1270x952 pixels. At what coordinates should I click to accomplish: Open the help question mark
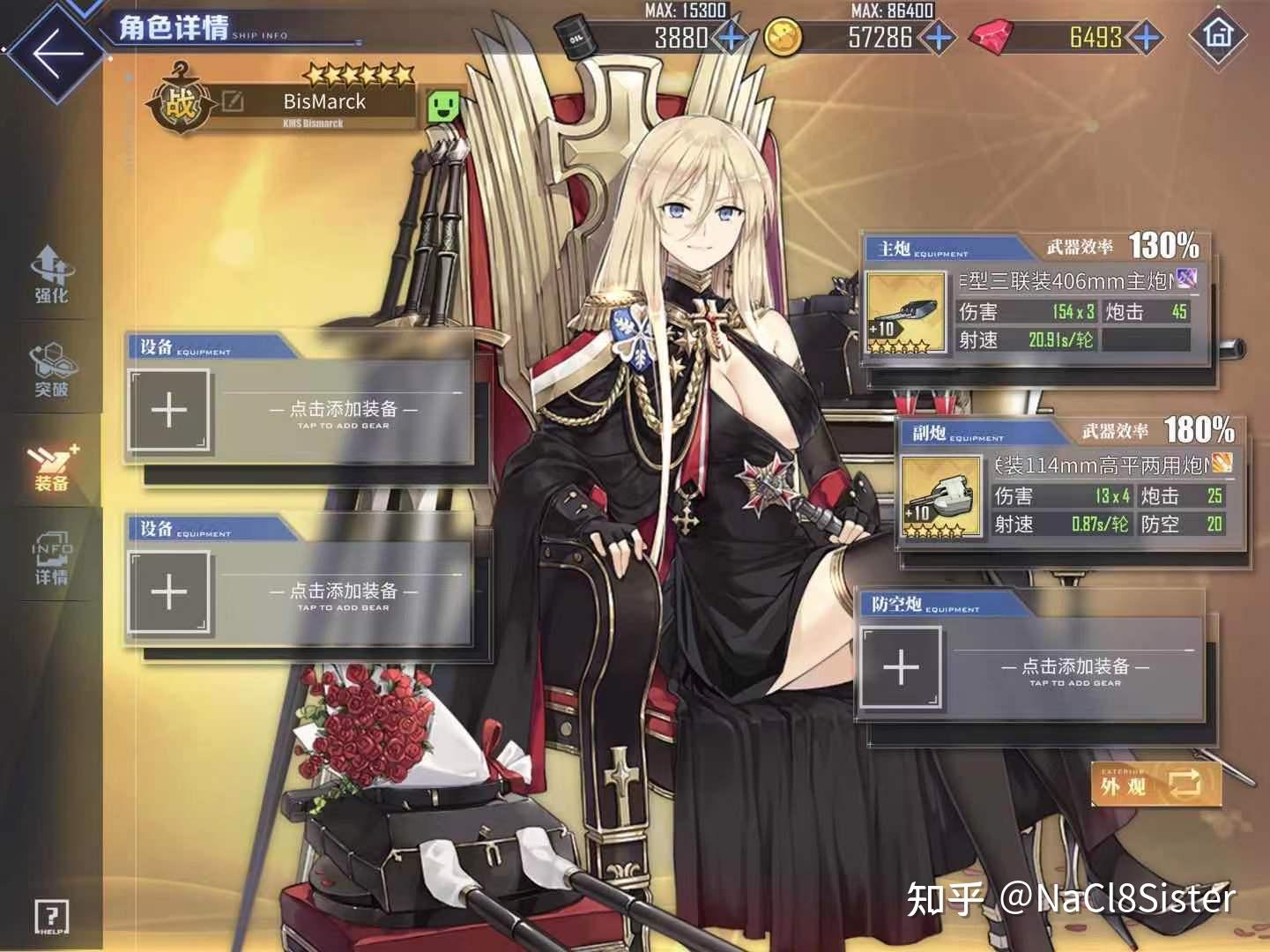[x=52, y=917]
